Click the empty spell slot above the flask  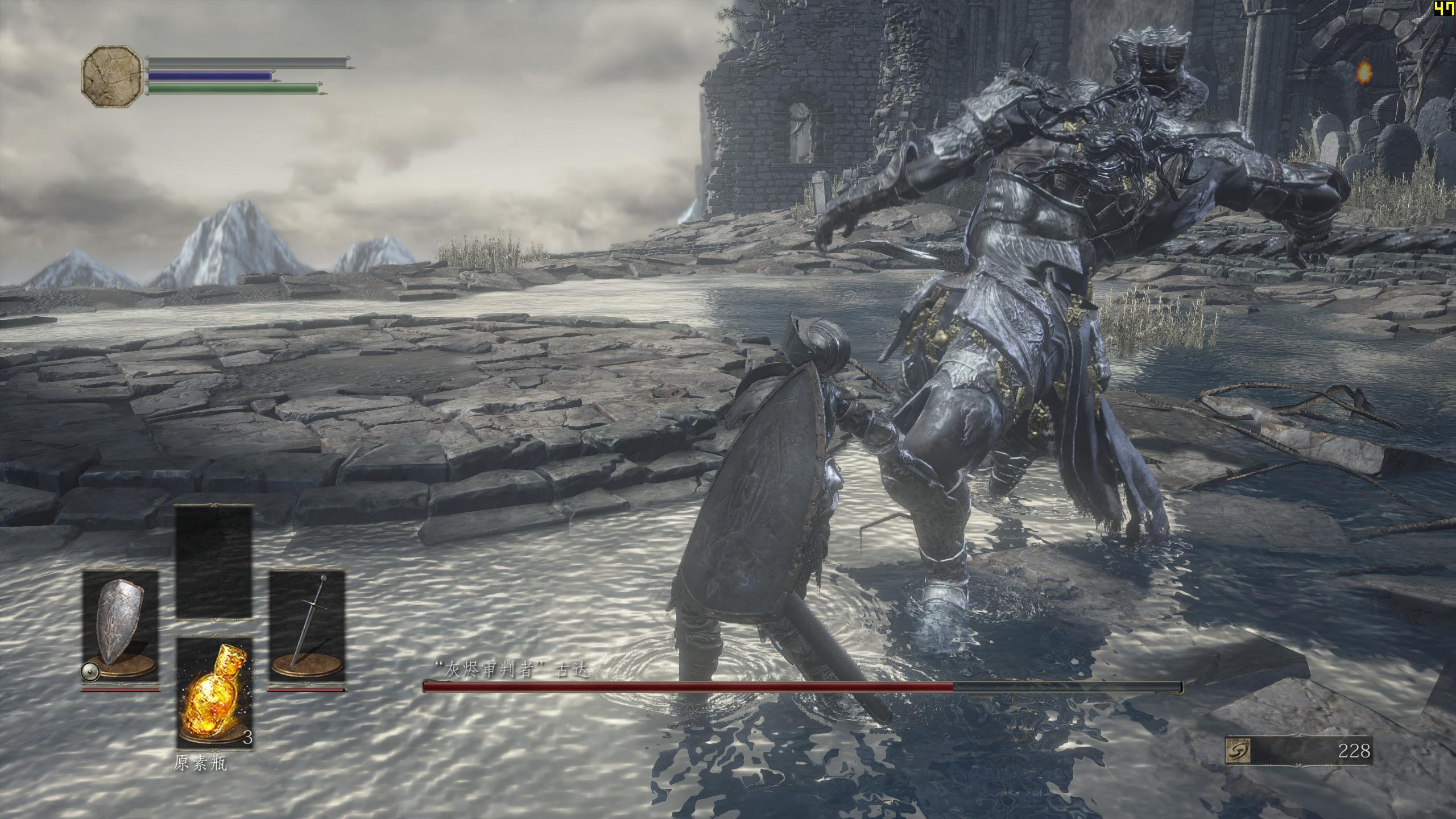(214, 561)
